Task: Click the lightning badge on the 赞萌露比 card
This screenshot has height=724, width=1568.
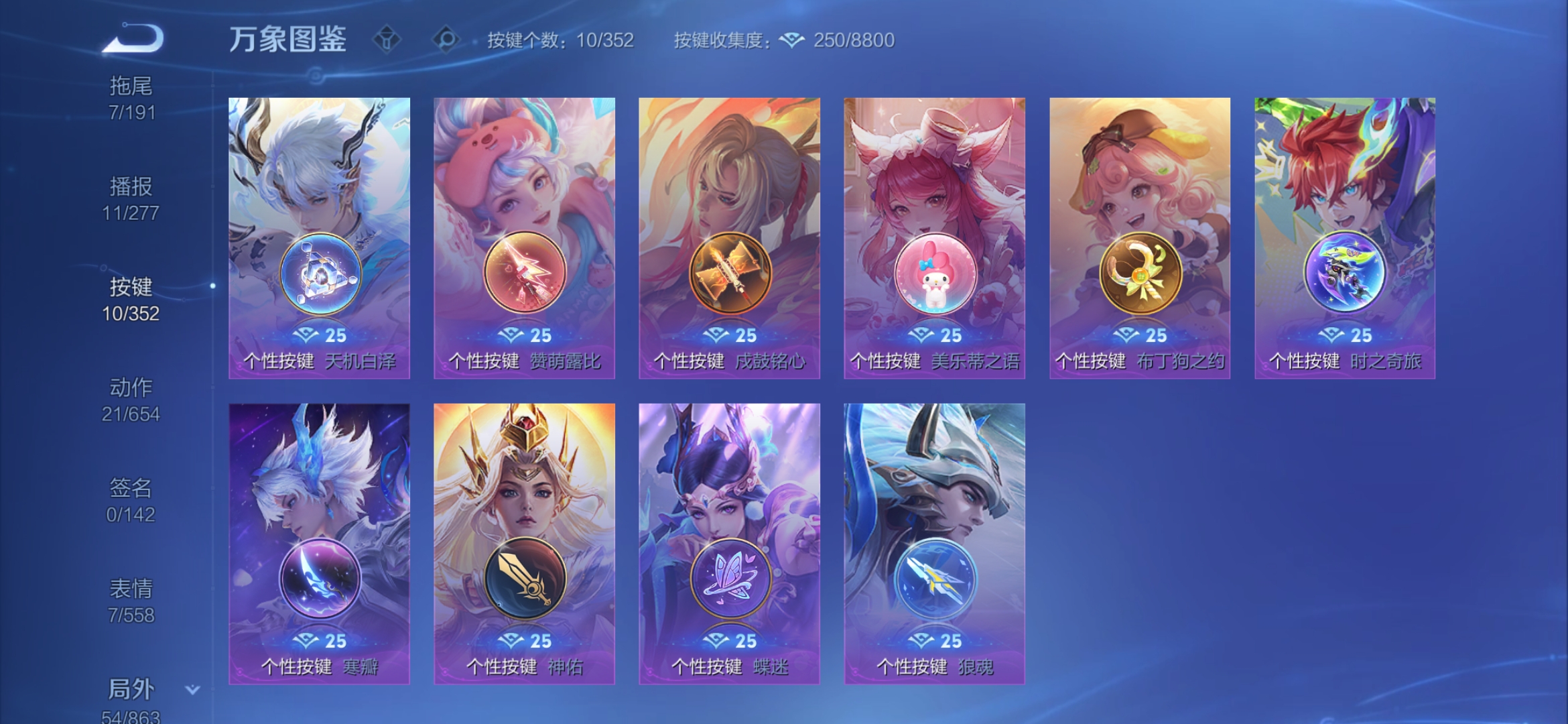Action: click(525, 271)
